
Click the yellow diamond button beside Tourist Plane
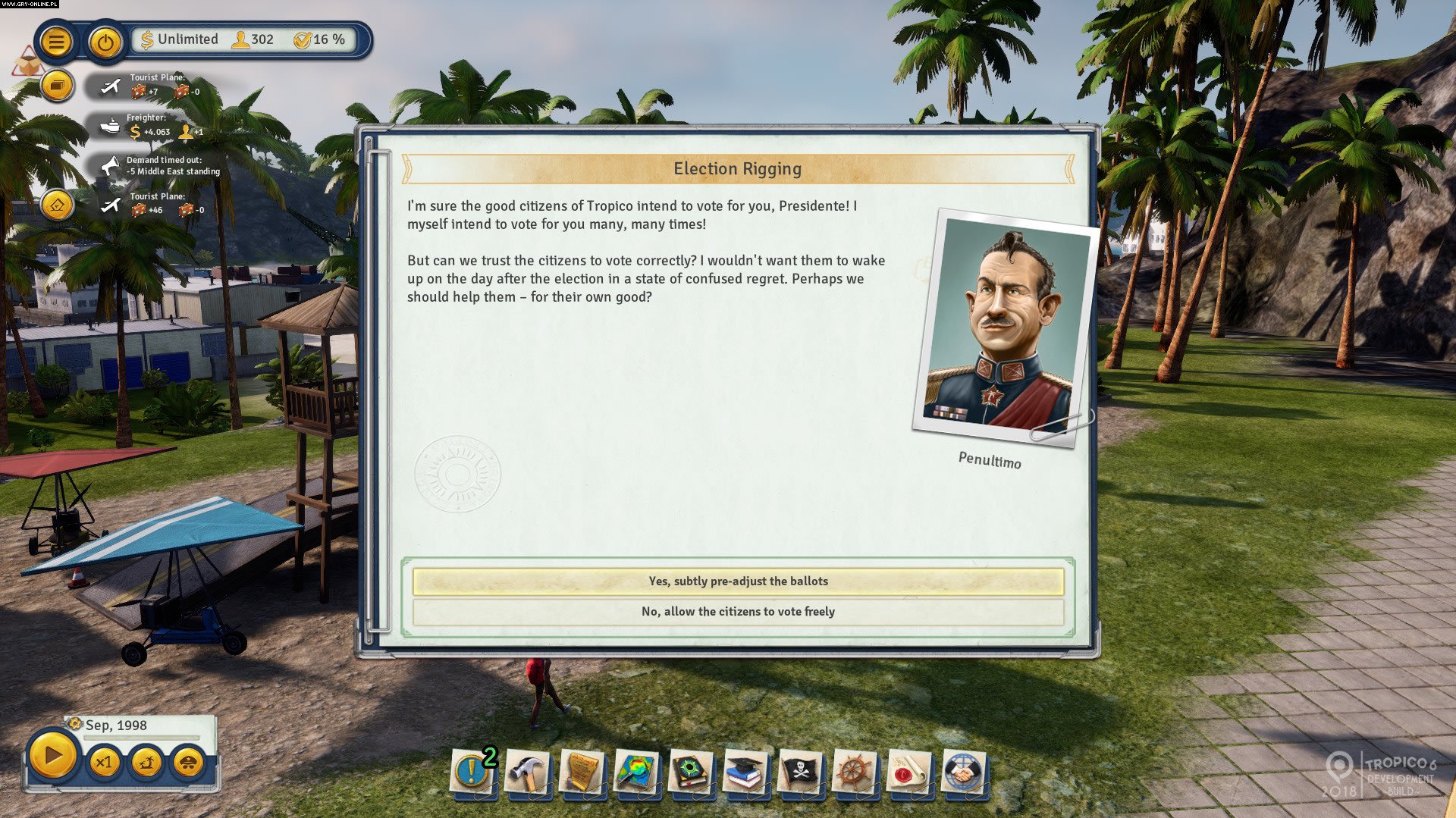pos(57,205)
